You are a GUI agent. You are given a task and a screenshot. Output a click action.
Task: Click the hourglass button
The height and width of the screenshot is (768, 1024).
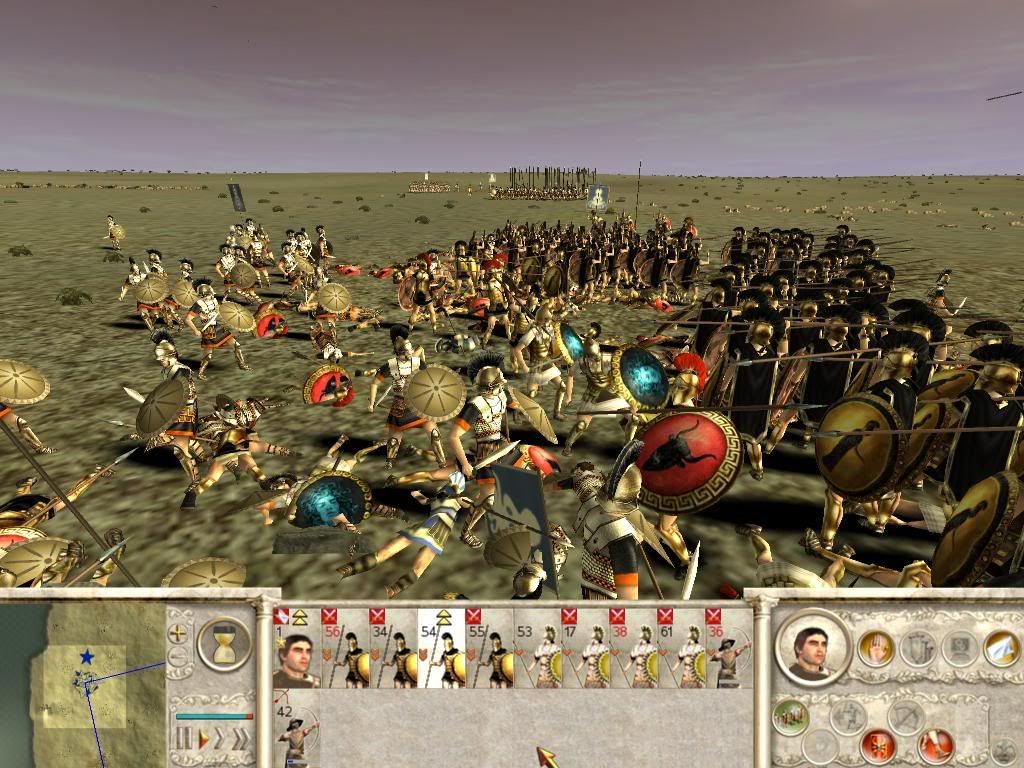(224, 644)
